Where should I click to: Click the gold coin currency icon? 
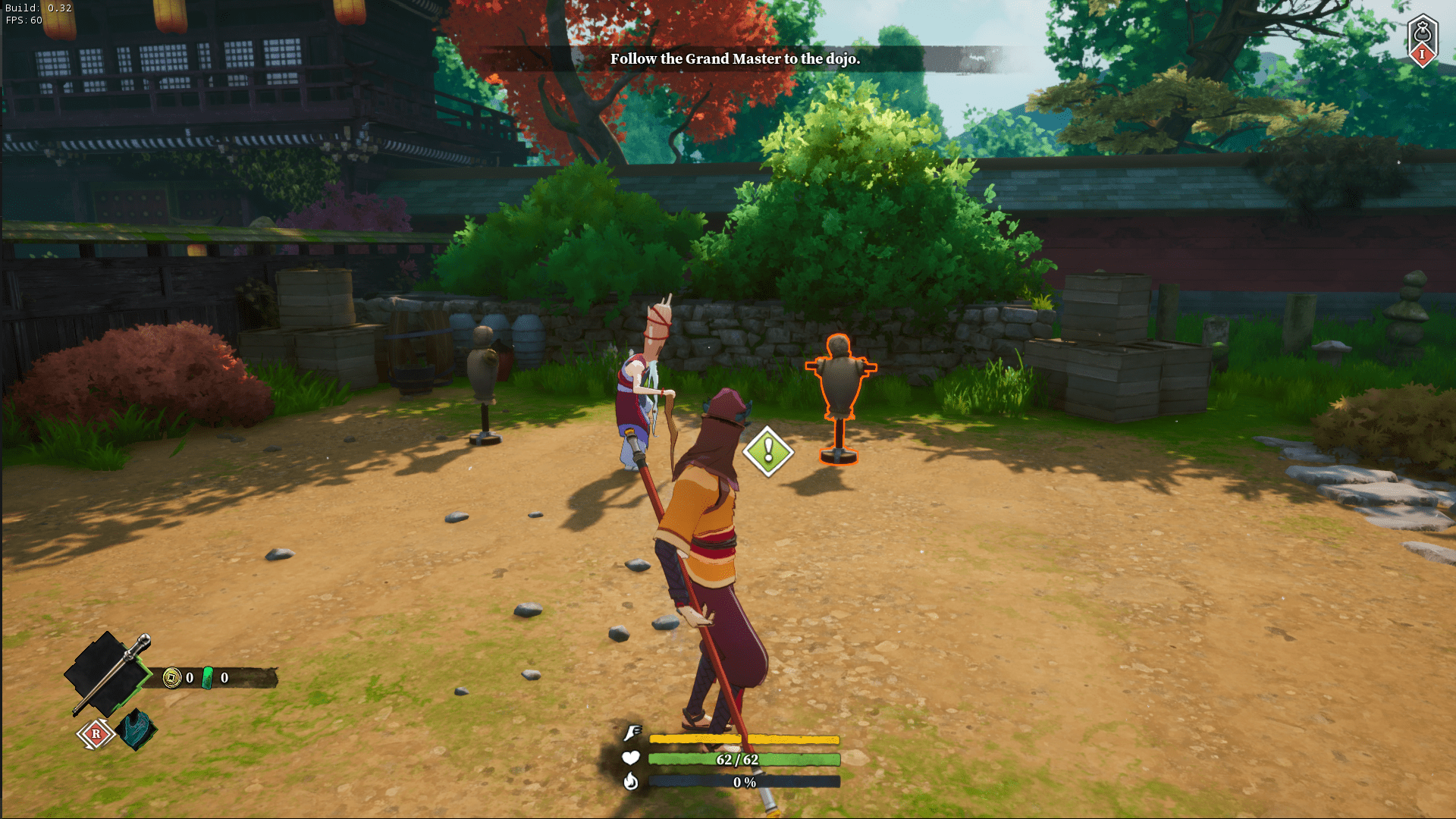pyautogui.click(x=172, y=677)
